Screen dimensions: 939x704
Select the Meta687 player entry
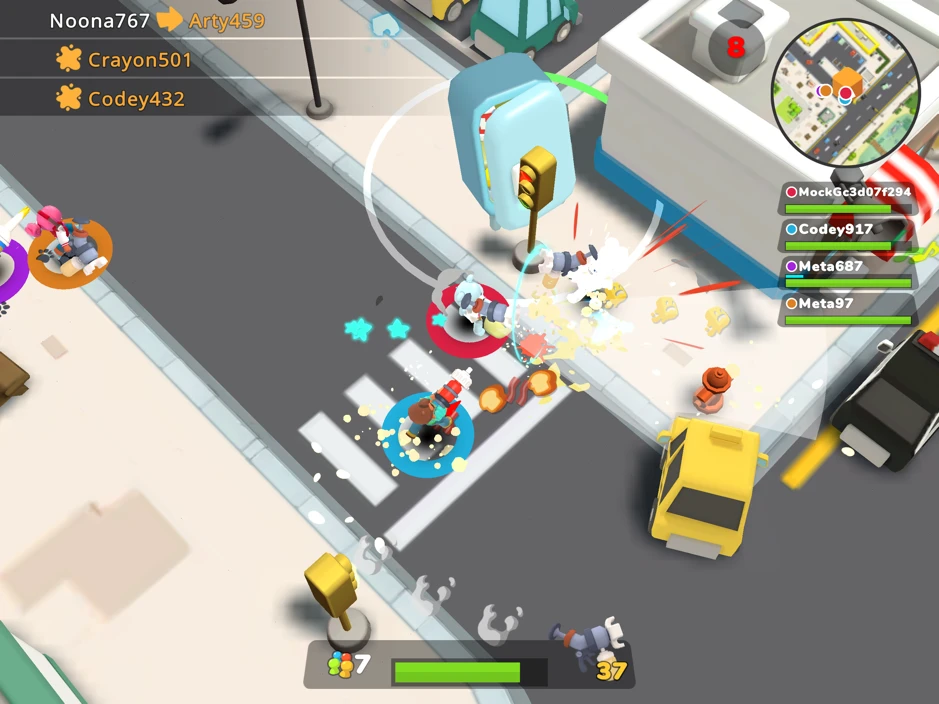pyautogui.click(x=848, y=273)
